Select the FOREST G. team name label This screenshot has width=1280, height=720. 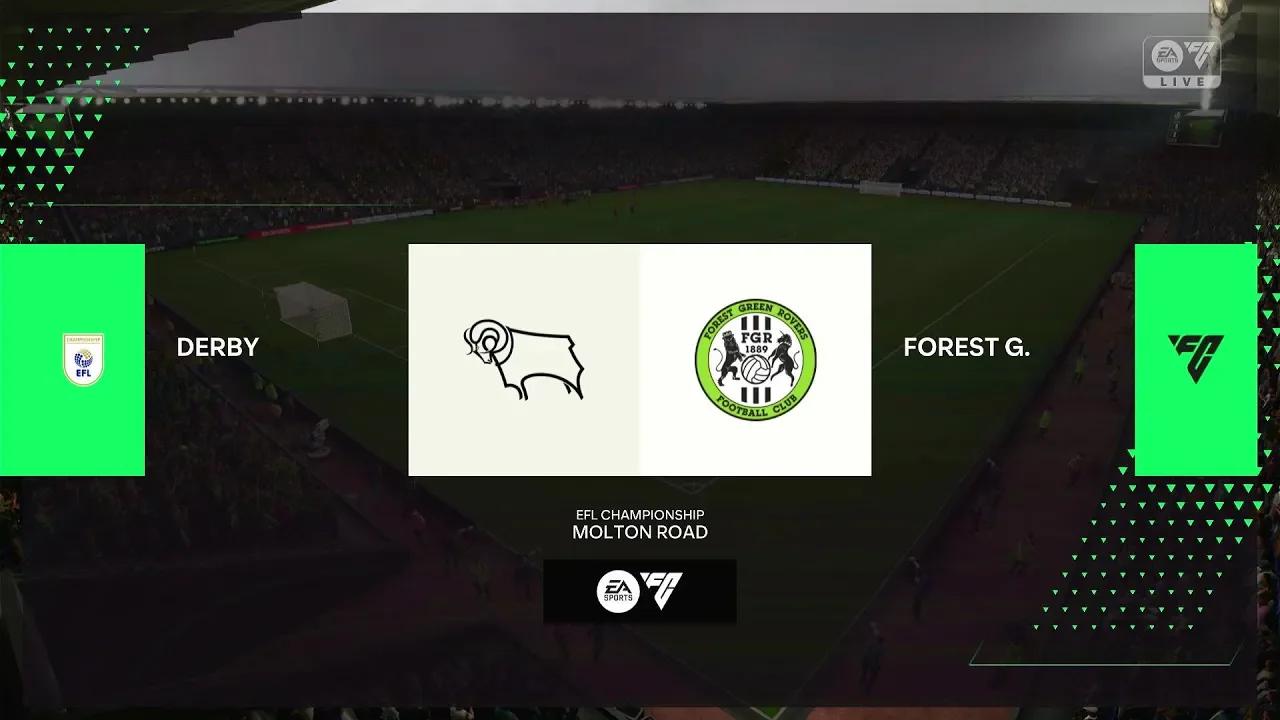[966, 348]
